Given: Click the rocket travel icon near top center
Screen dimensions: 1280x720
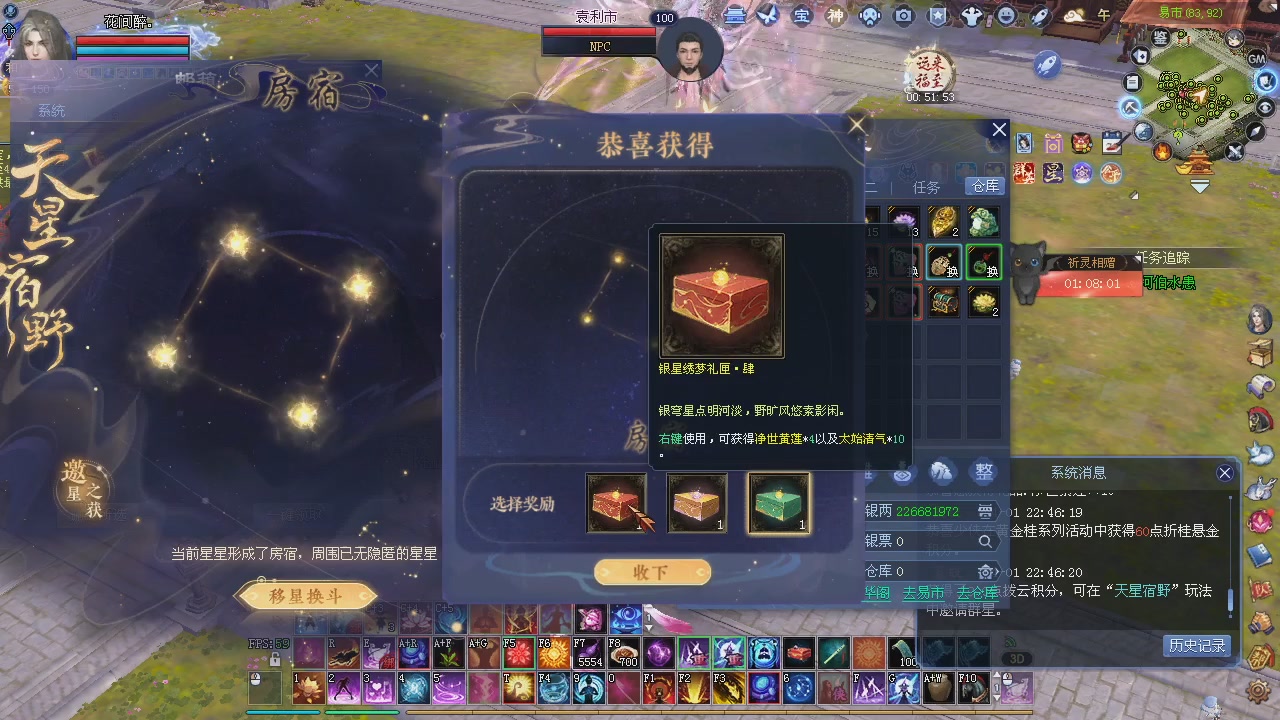Looking at the screenshot, I should pyautogui.click(x=1040, y=16).
